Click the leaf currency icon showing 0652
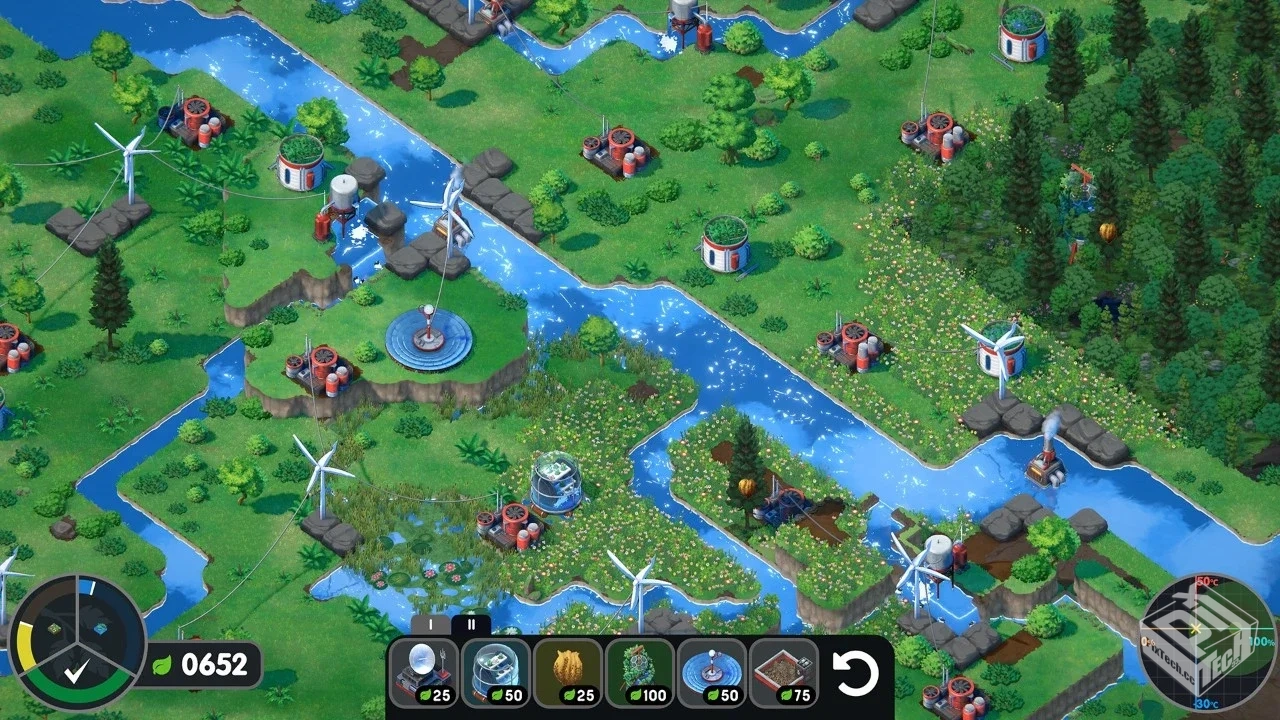The width and height of the screenshot is (1280, 720). click(x=161, y=664)
